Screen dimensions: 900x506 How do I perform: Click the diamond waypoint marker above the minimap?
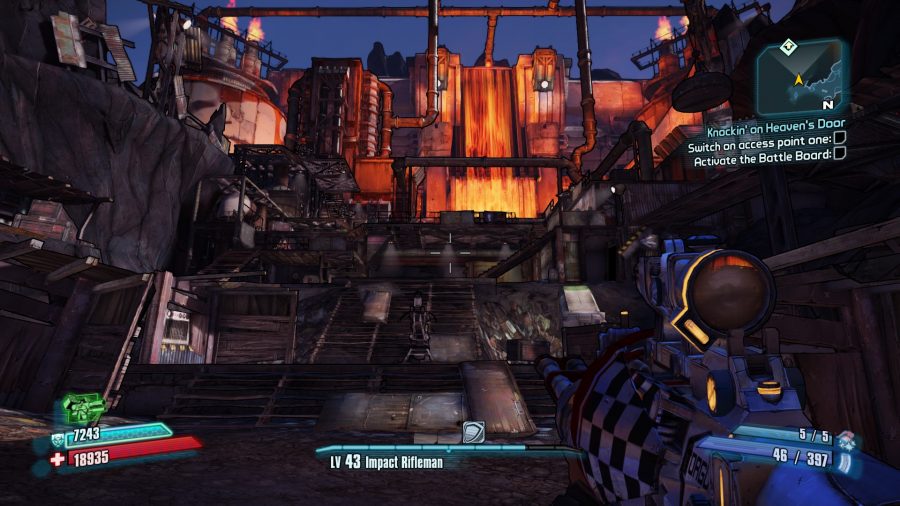(x=789, y=46)
